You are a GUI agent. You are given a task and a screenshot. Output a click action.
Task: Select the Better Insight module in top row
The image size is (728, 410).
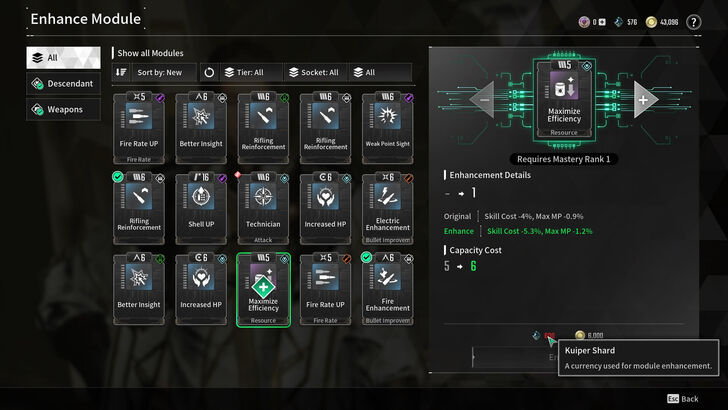(x=201, y=126)
